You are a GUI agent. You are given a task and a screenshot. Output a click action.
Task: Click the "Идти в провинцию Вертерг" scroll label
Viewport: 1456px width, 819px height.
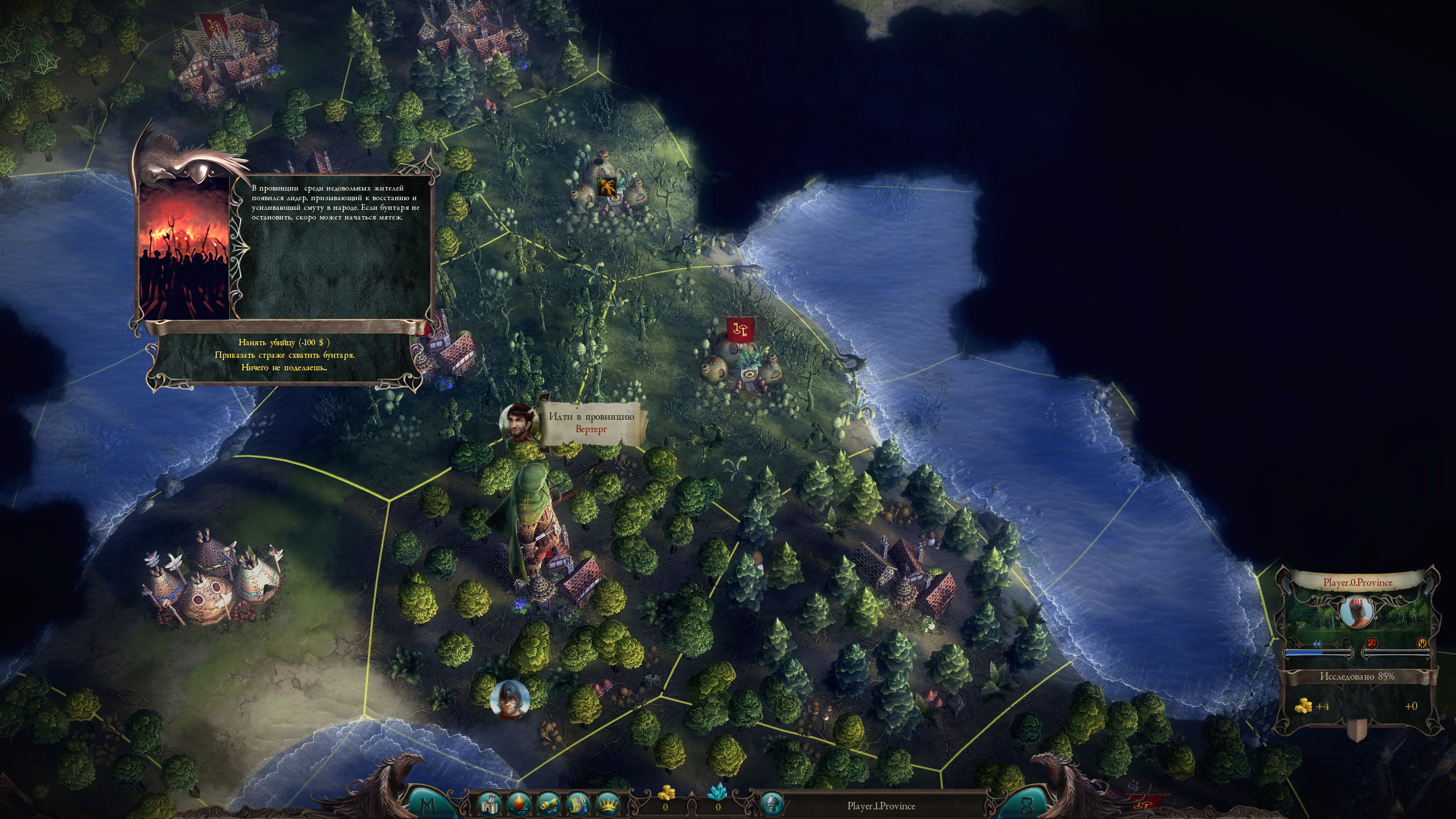[591, 423]
